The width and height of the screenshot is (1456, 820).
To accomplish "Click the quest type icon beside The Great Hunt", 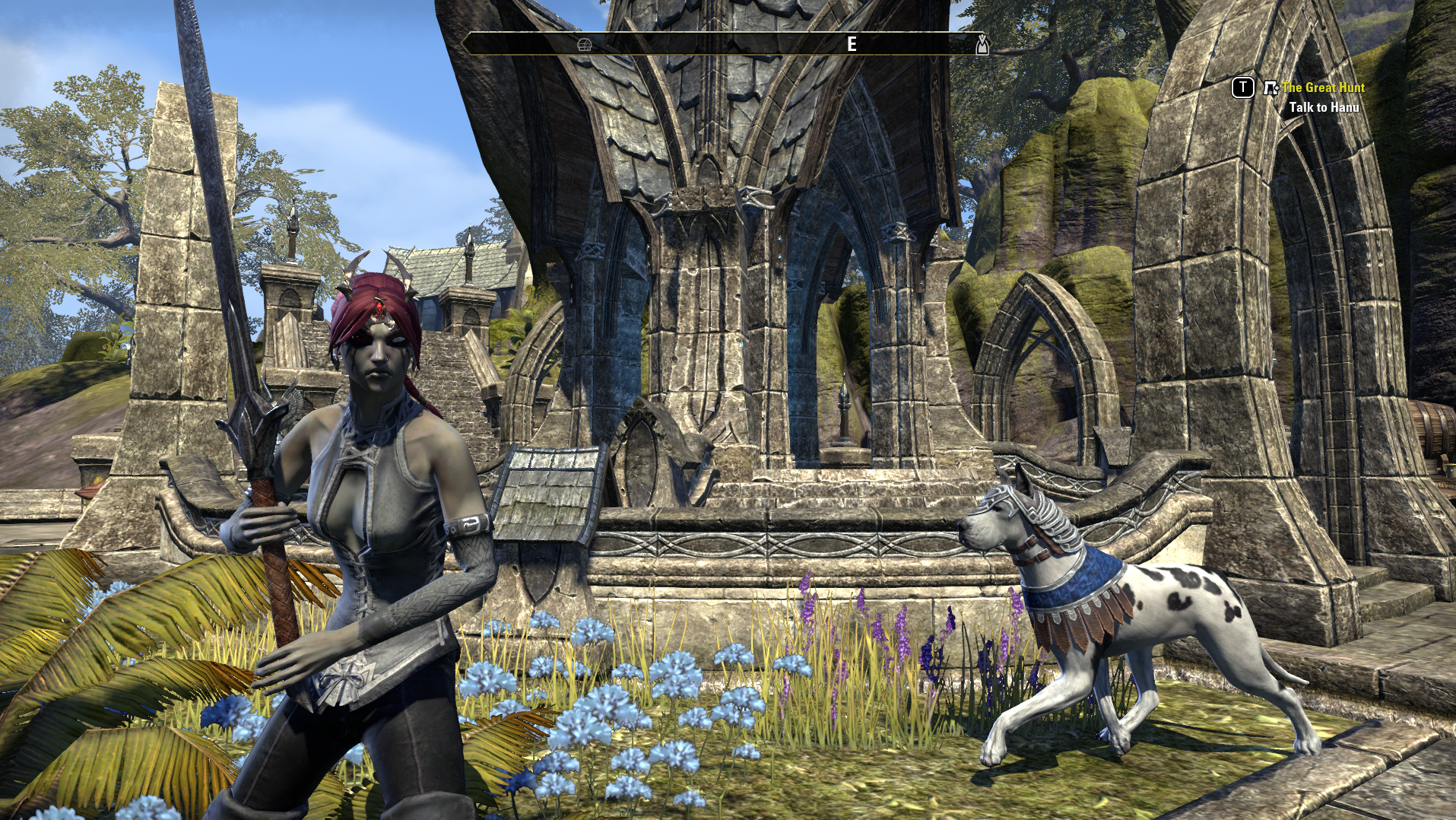I will coord(1270,88).
